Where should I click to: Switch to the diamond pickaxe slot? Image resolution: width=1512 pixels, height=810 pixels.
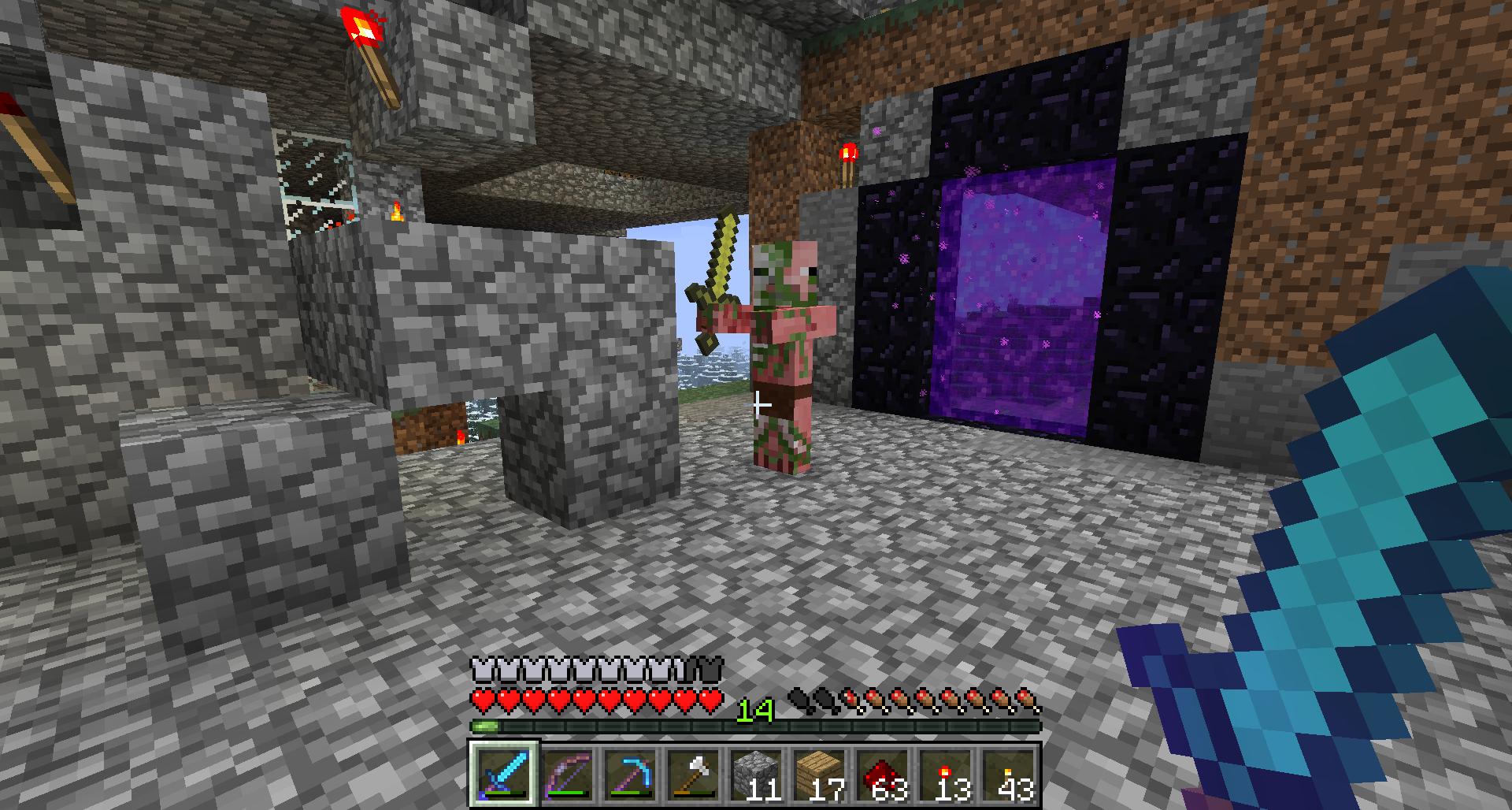pyautogui.click(x=630, y=774)
